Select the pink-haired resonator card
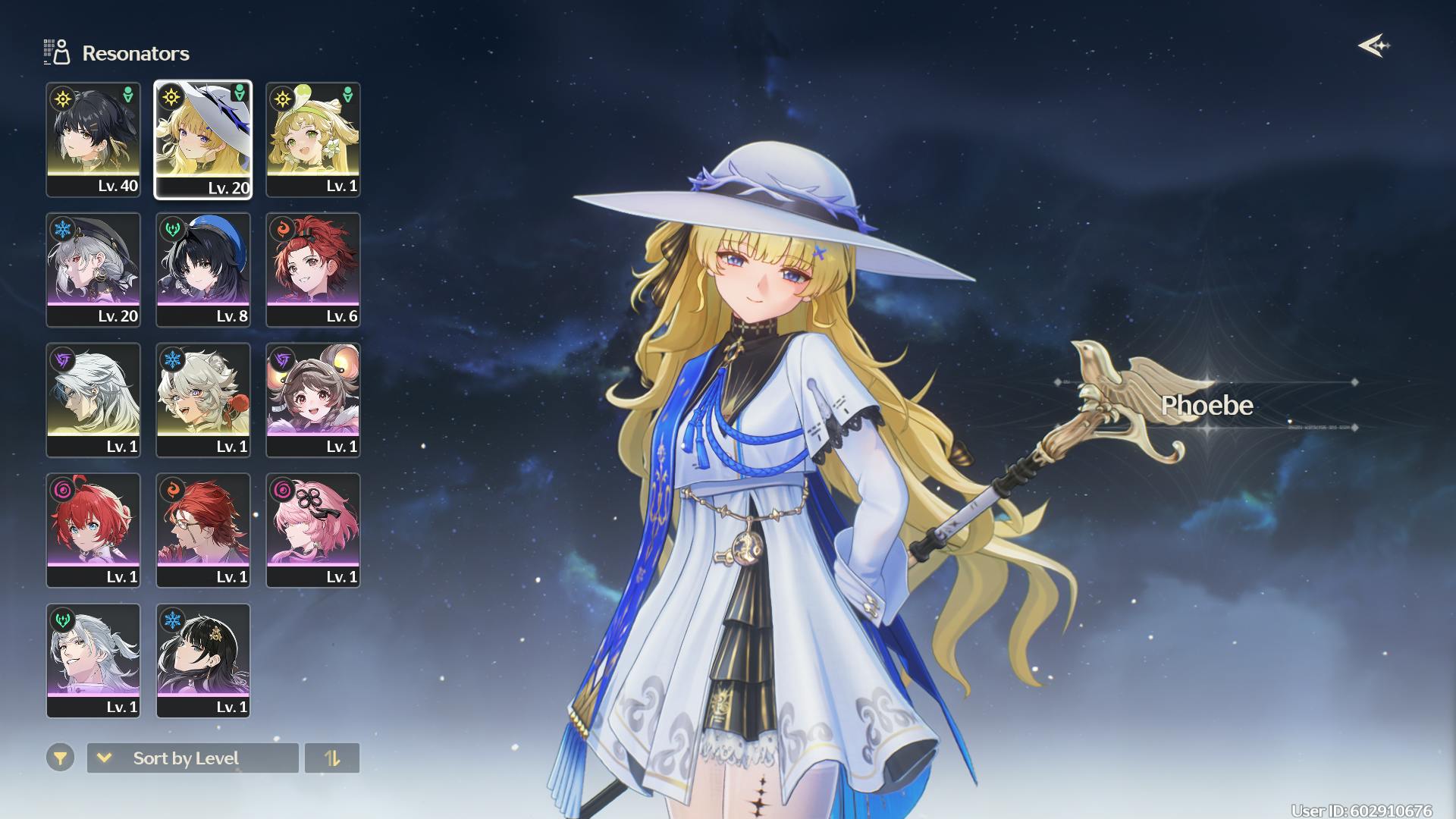The height and width of the screenshot is (819, 1456). 313,531
